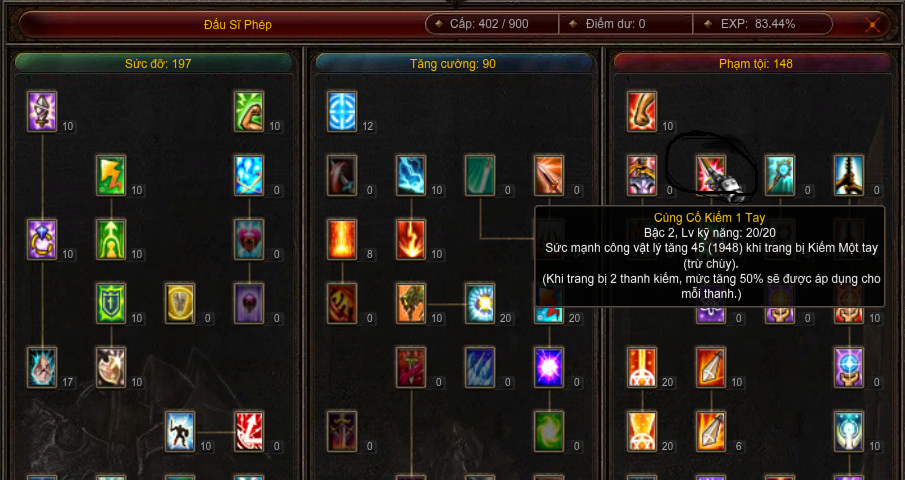The width and height of the screenshot is (905, 480).
Task: Select the white wings skill at level 10
Action: coord(111,367)
